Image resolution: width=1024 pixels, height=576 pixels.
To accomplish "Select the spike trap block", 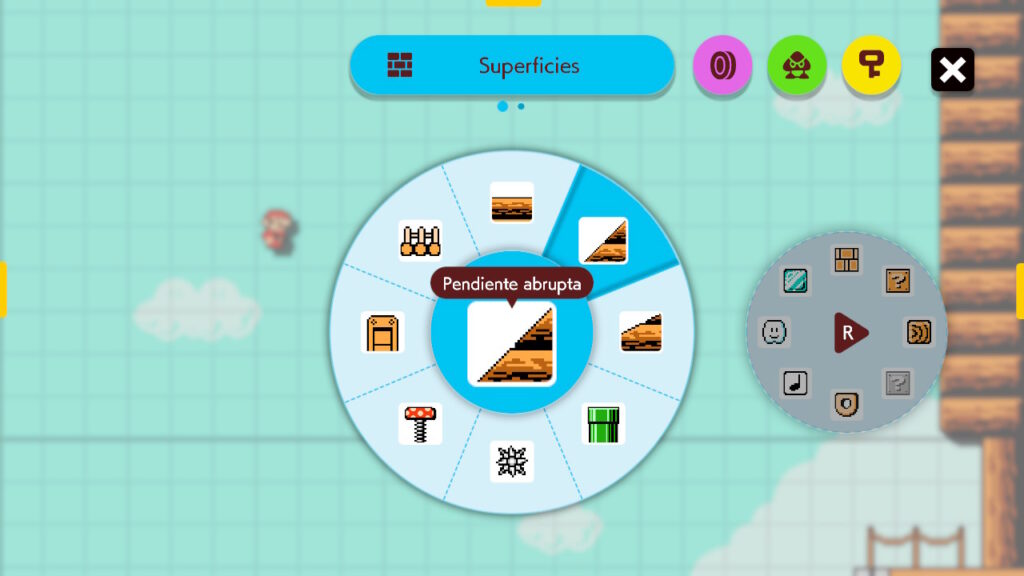I will tap(512, 461).
